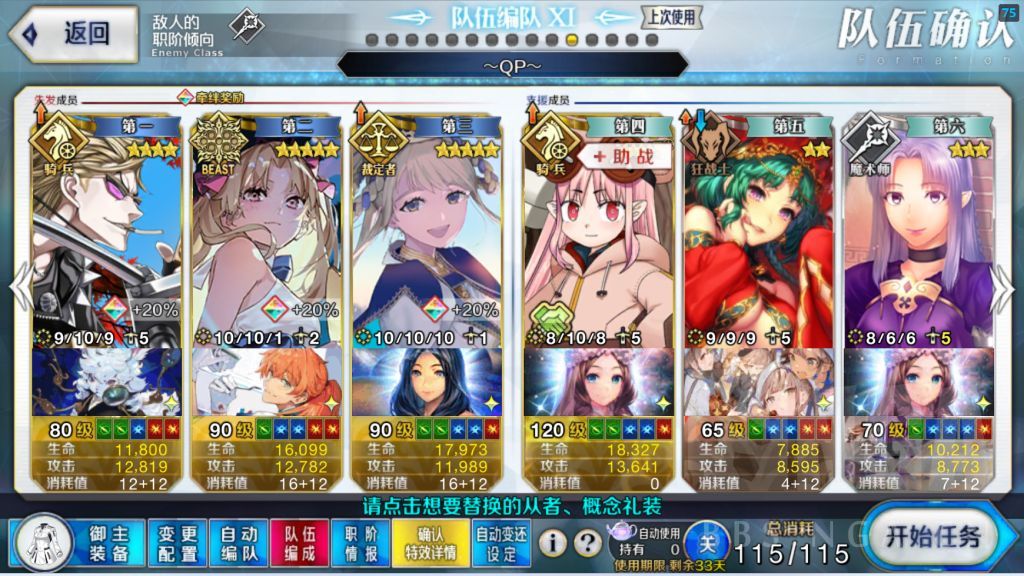1024x576 pixels.
Task: Click the round info 'i' icon
Action: click(555, 543)
